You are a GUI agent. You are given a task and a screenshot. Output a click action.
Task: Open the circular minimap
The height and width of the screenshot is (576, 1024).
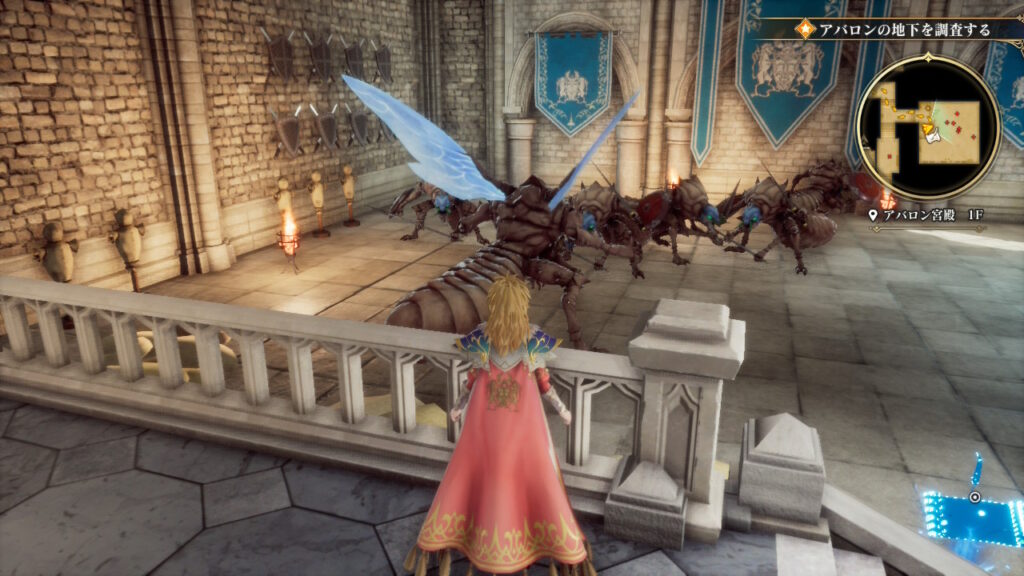(x=927, y=127)
